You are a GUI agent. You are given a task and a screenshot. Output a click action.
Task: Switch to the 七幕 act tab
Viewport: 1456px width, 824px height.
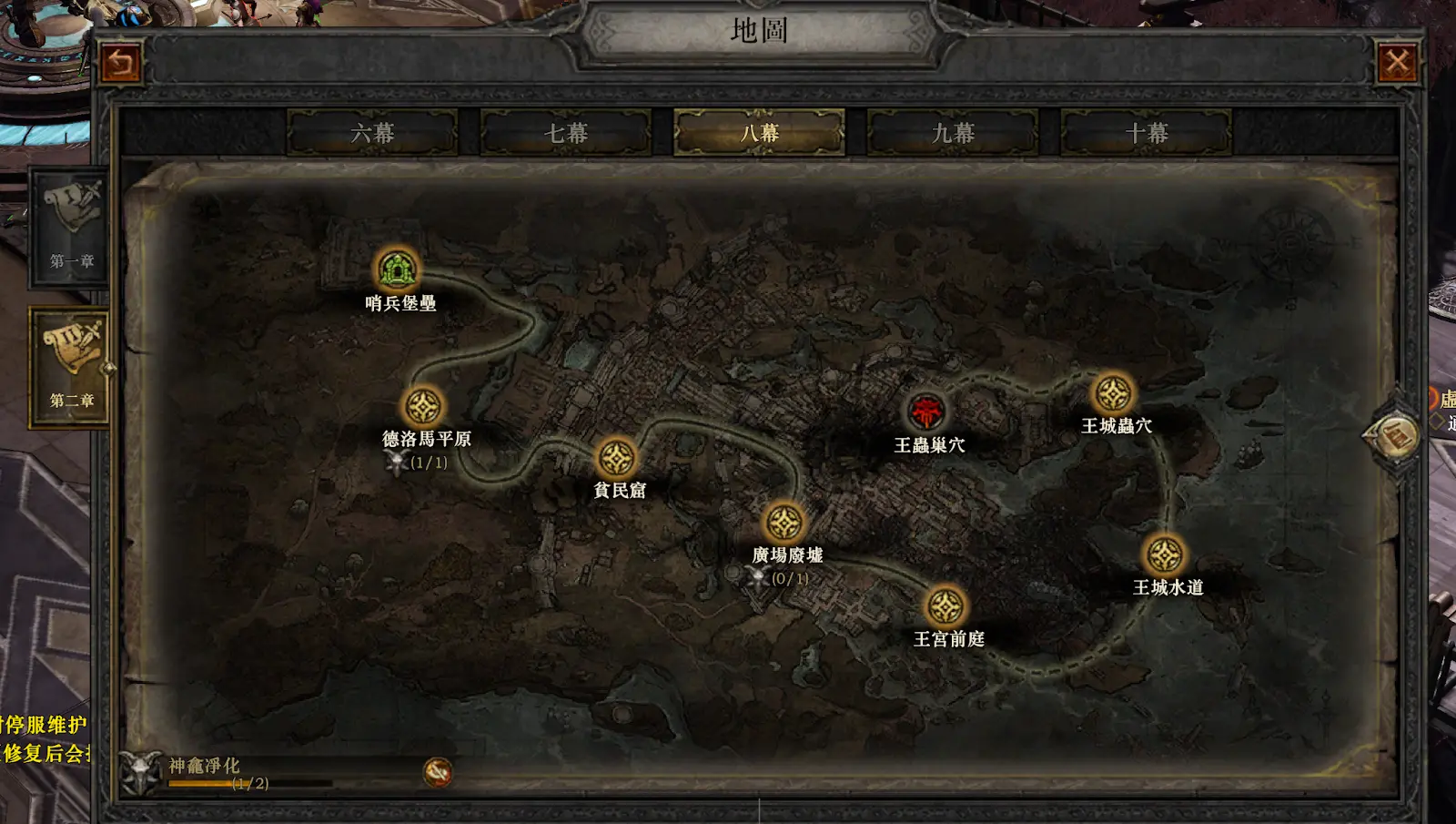click(566, 133)
